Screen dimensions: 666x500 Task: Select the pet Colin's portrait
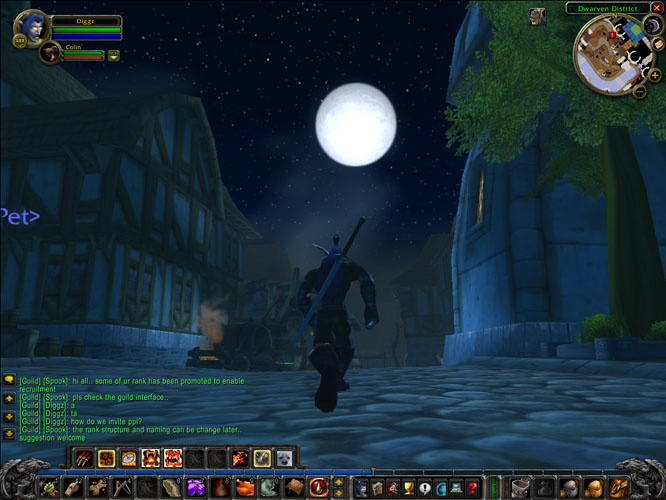[49, 53]
